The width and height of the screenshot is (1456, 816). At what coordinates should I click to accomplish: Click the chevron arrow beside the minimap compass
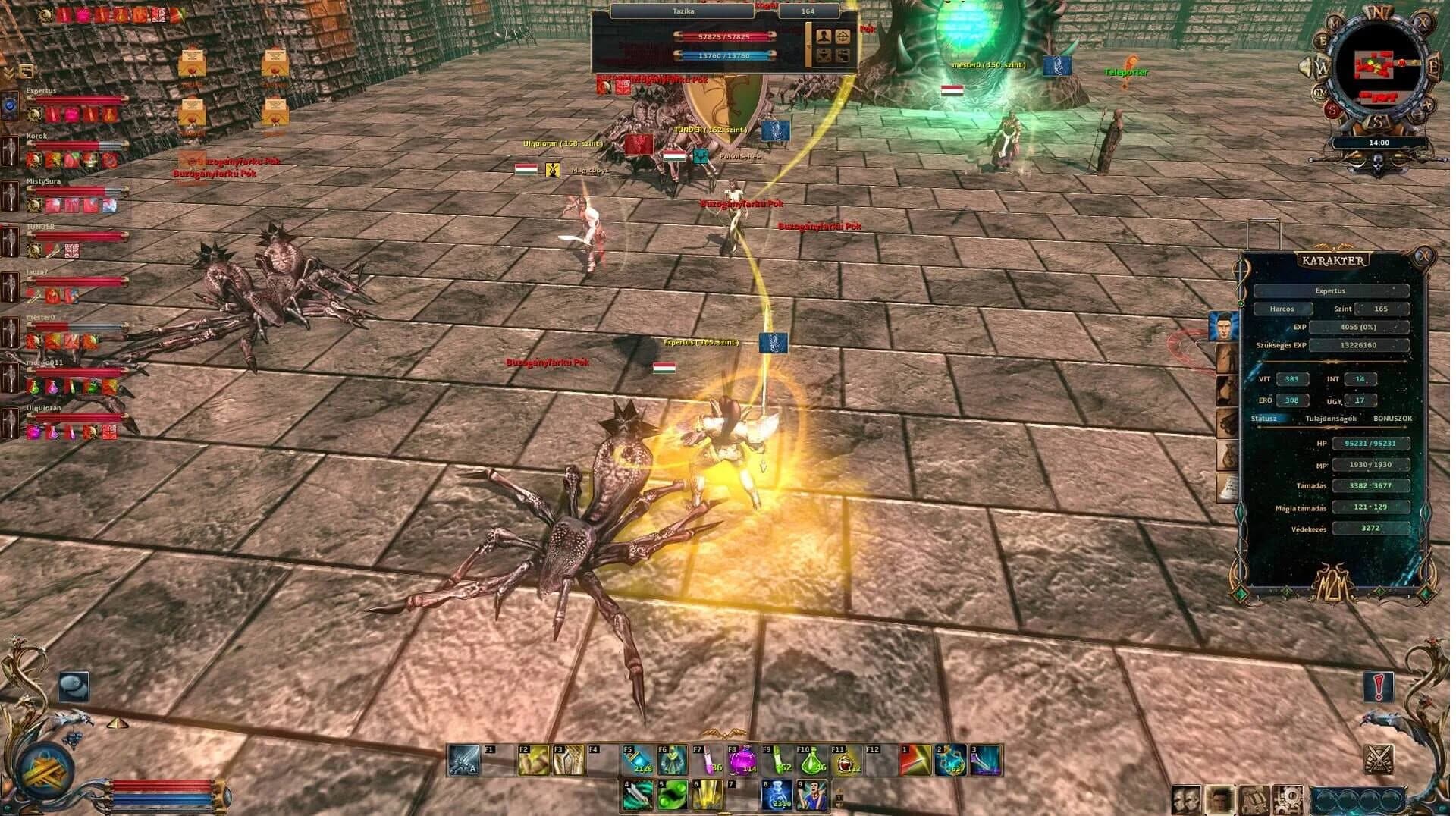pyautogui.click(x=1305, y=65)
